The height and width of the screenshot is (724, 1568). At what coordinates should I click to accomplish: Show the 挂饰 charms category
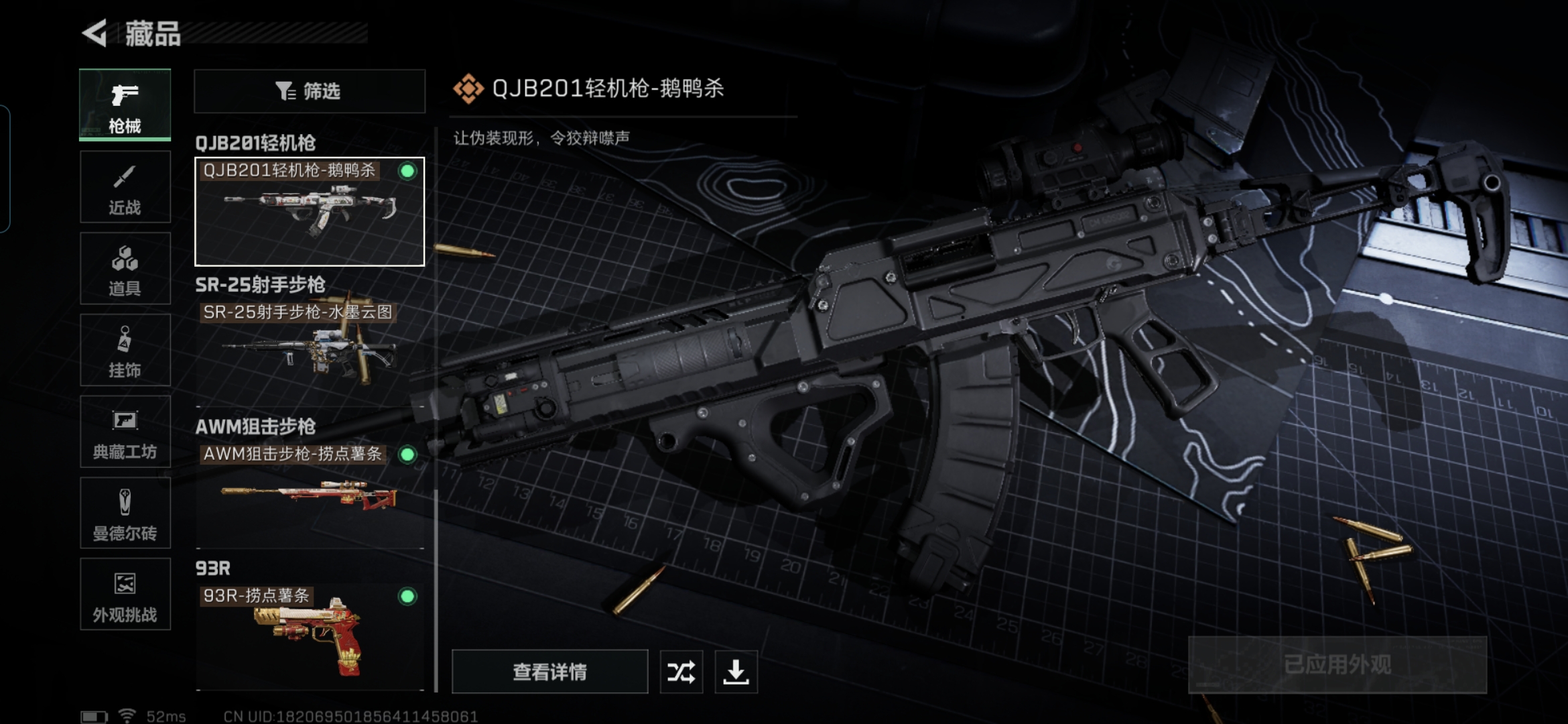point(125,351)
